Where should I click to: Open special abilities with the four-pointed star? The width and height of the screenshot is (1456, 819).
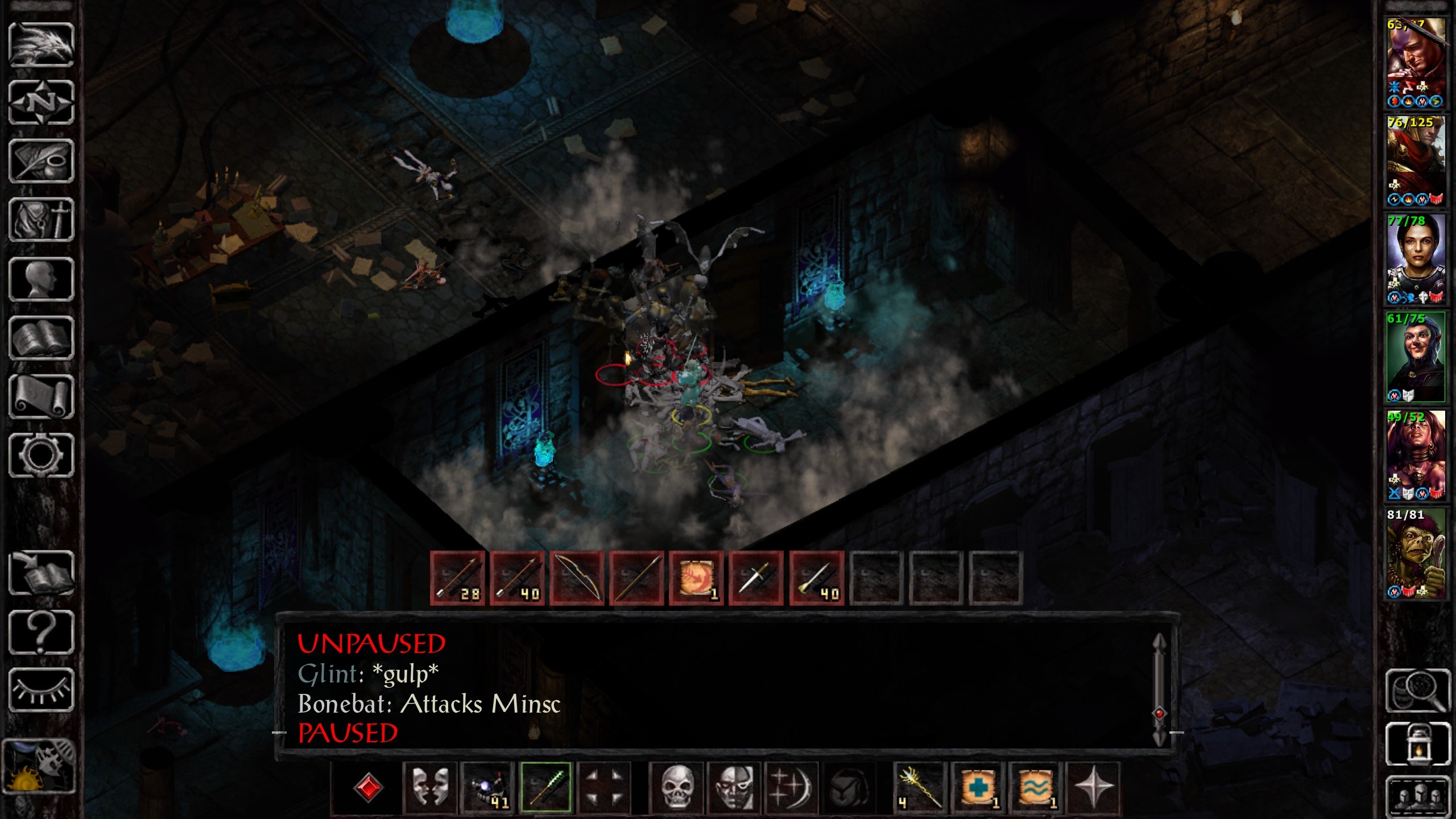pyautogui.click(x=1093, y=788)
